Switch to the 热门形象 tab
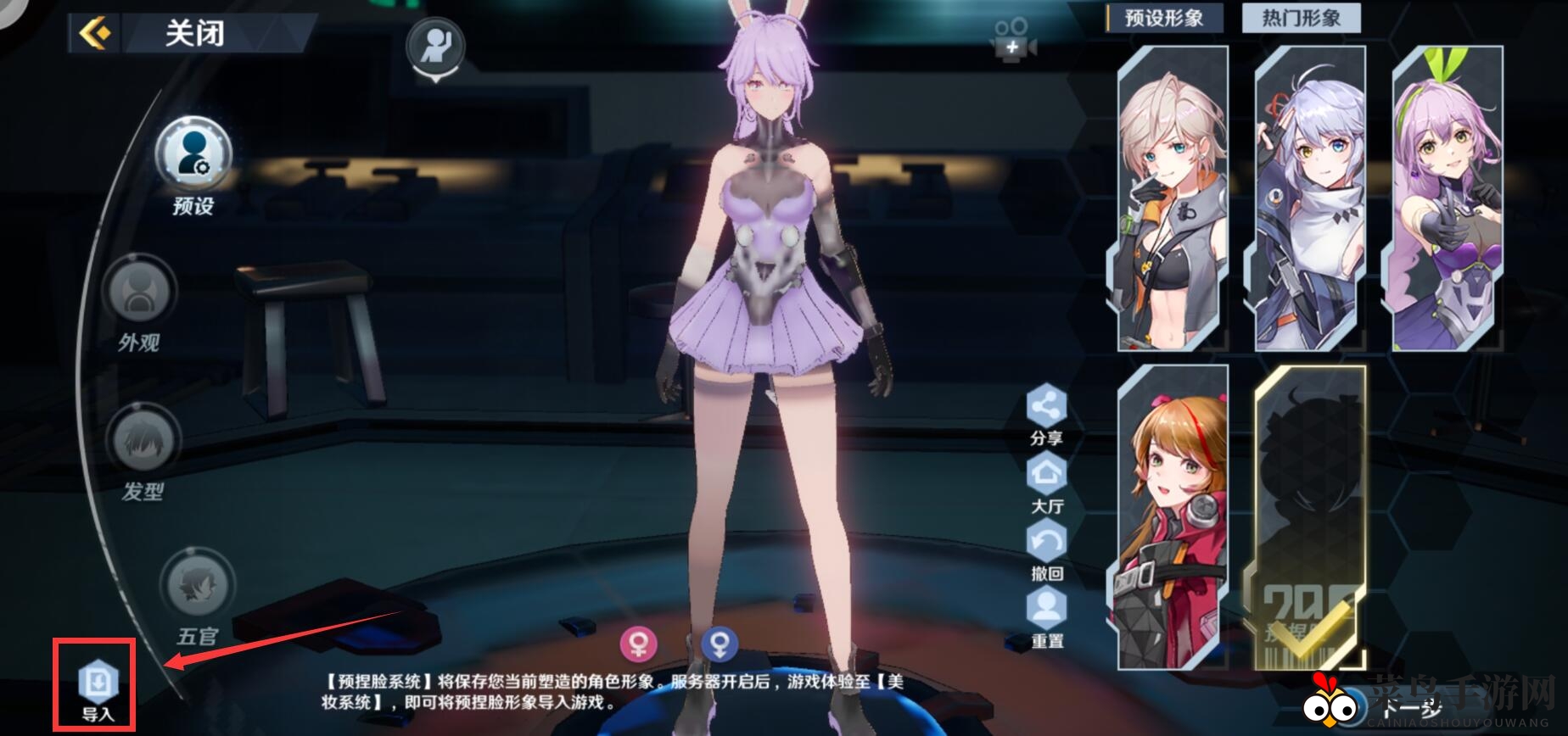Viewport: 1568px width, 736px height. tap(1301, 17)
